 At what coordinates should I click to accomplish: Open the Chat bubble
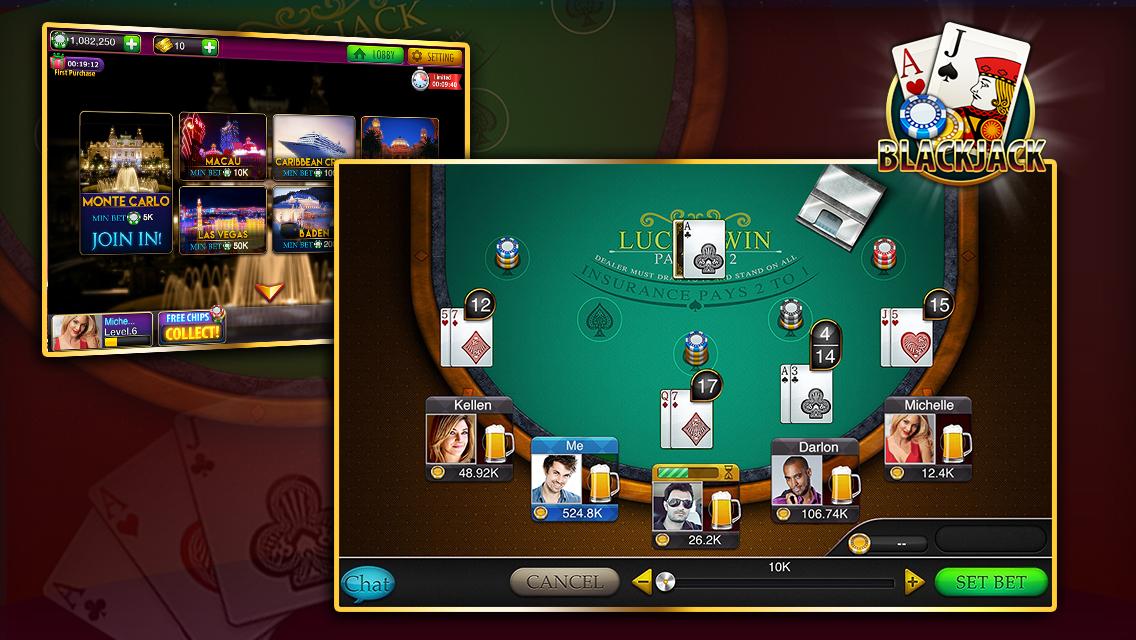367,583
